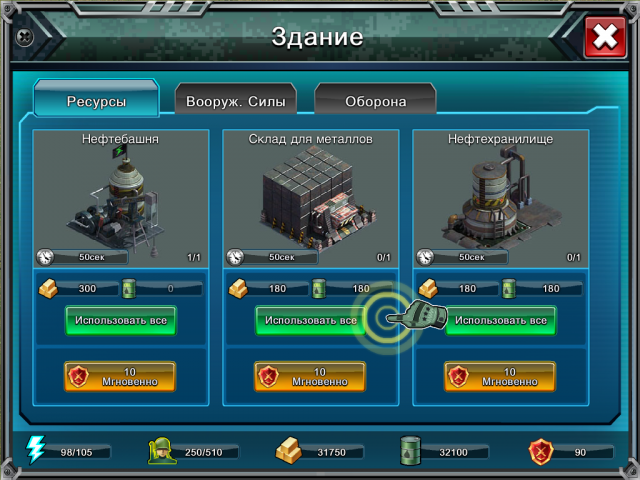Click Использовать все under Нефтебашня
Screen dimensions: 640x480
pos(121,321)
